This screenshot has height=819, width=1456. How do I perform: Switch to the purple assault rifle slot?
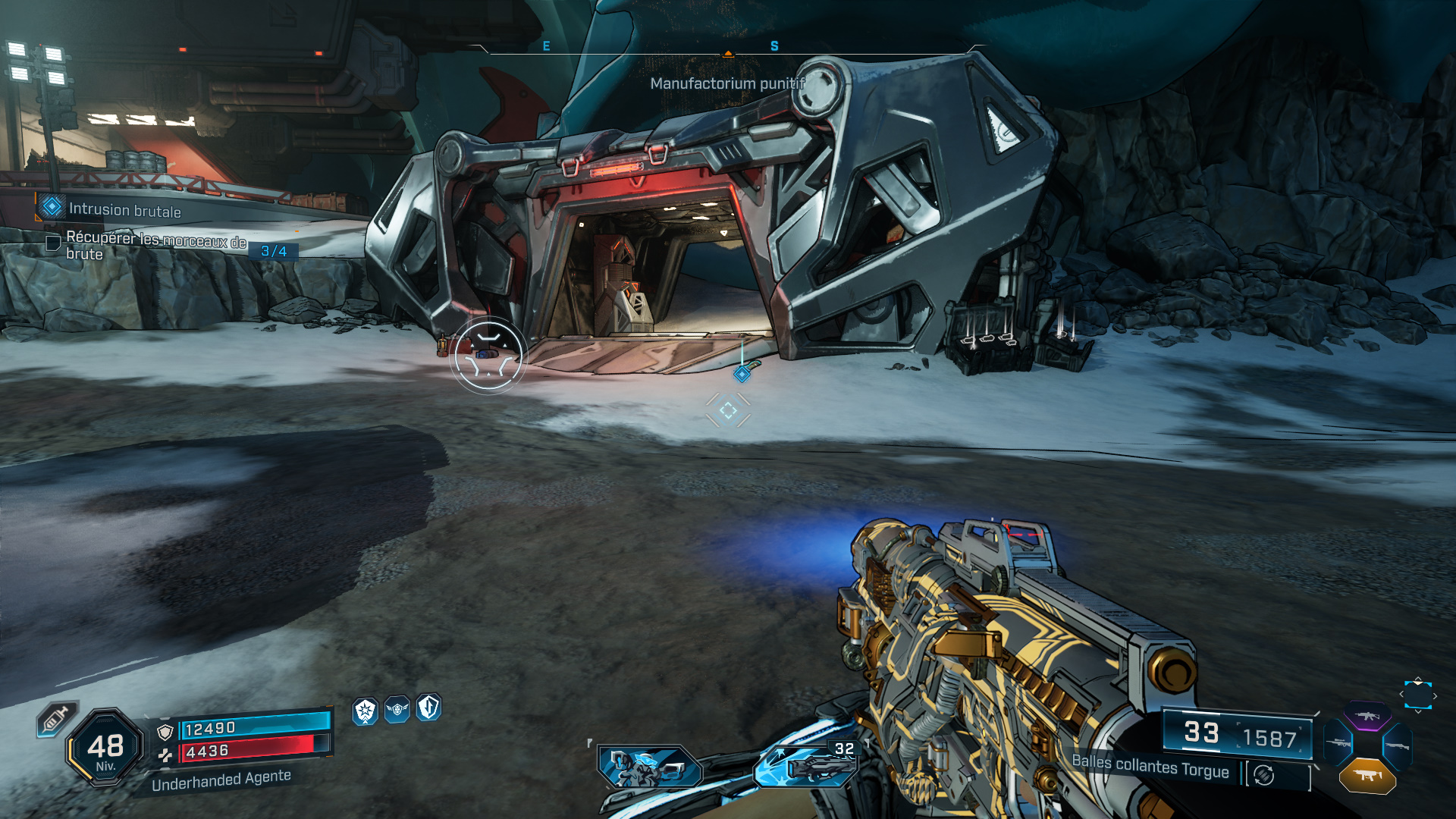click(1367, 717)
